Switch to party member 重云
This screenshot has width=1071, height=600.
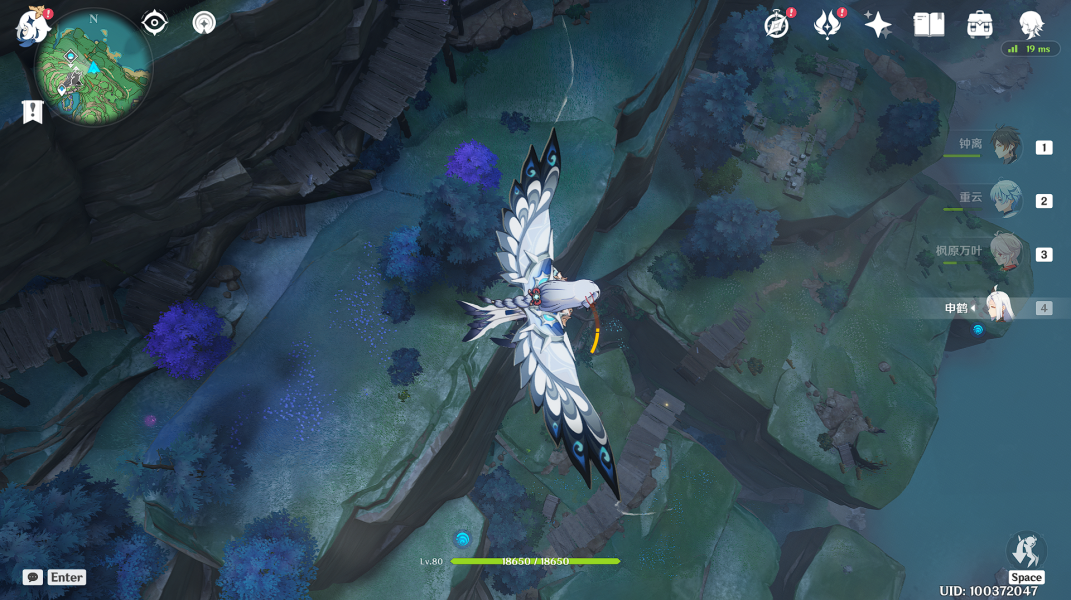coord(1005,199)
